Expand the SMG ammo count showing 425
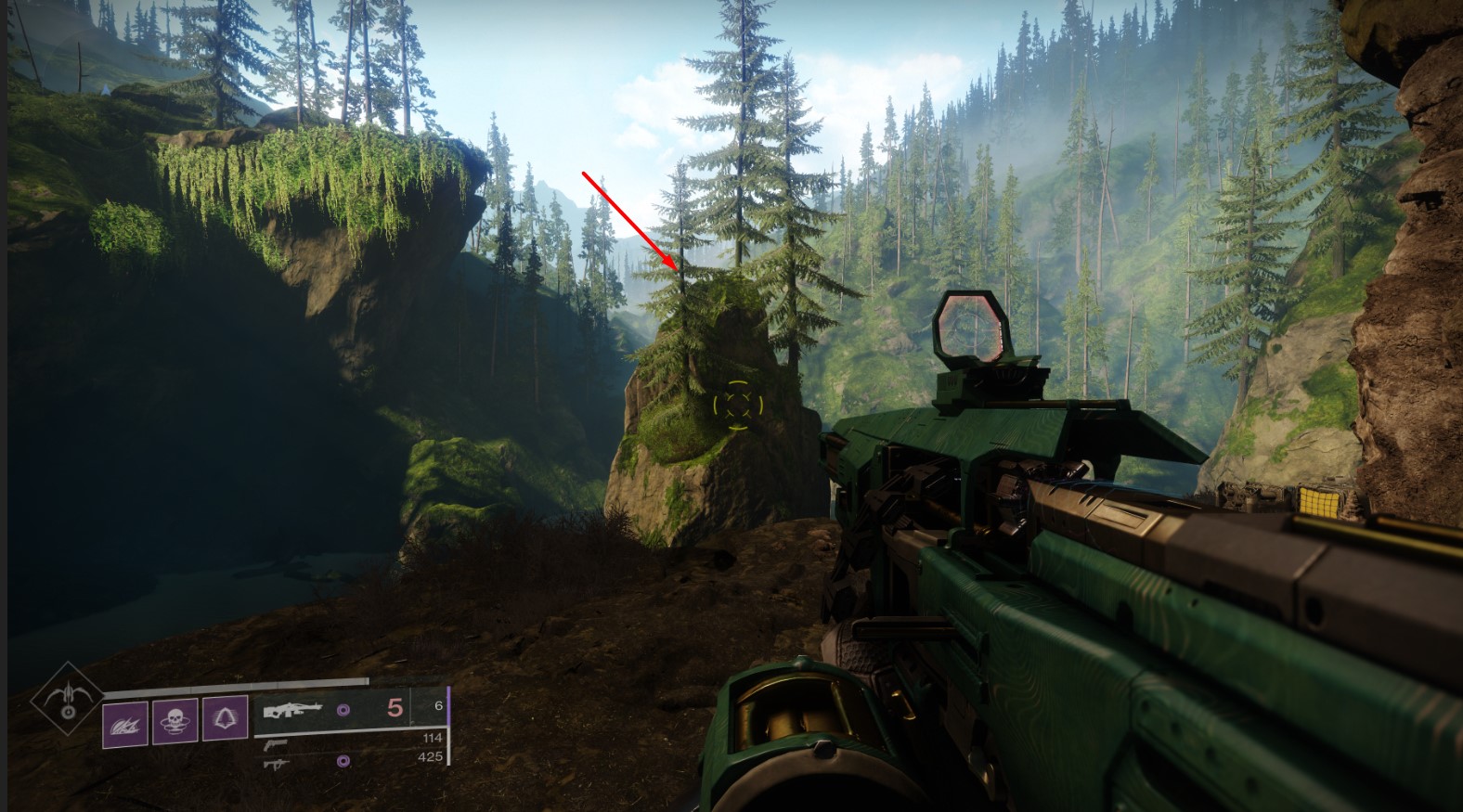The image size is (1463, 812). point(433,757)
